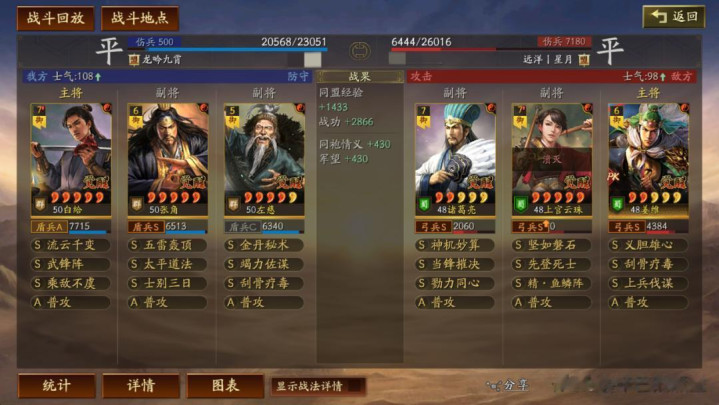Screen dimensions: 719x405
Task: Open the 统计 statistics view
Action: click(x=56, y=385)
